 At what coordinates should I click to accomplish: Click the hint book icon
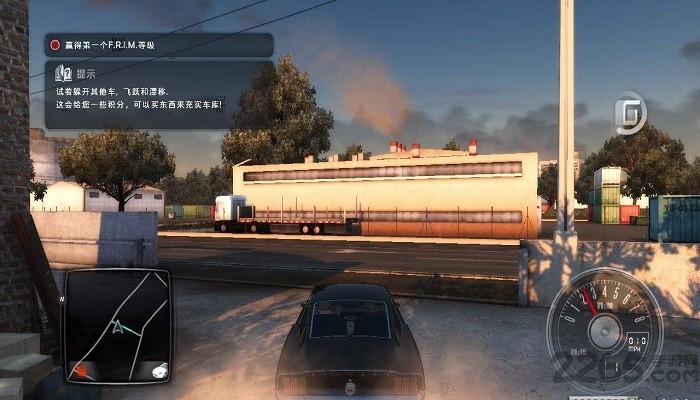pyautogui.click(x=63, y=73)
